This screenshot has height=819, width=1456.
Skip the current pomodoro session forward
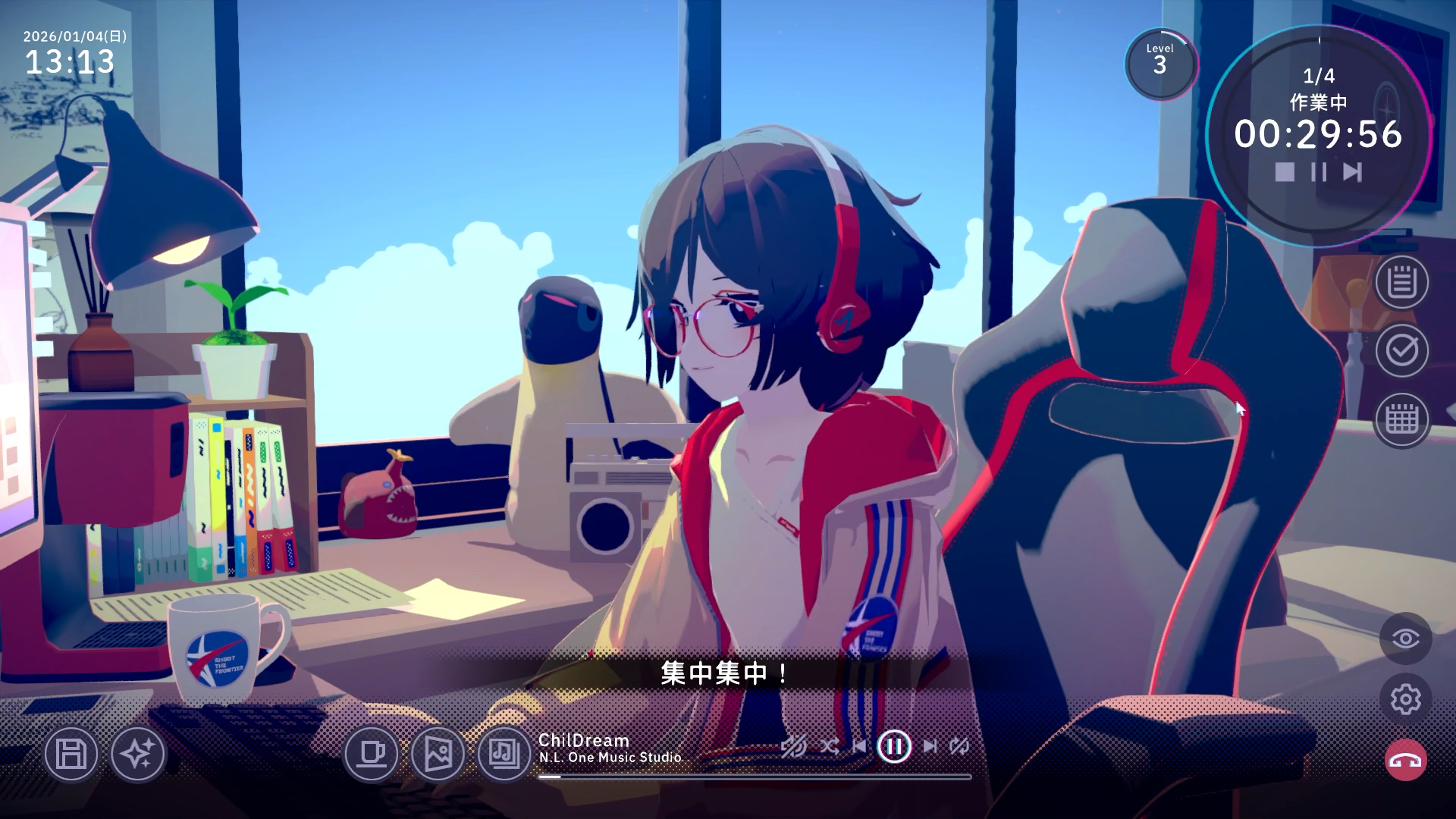point(1351,173)
